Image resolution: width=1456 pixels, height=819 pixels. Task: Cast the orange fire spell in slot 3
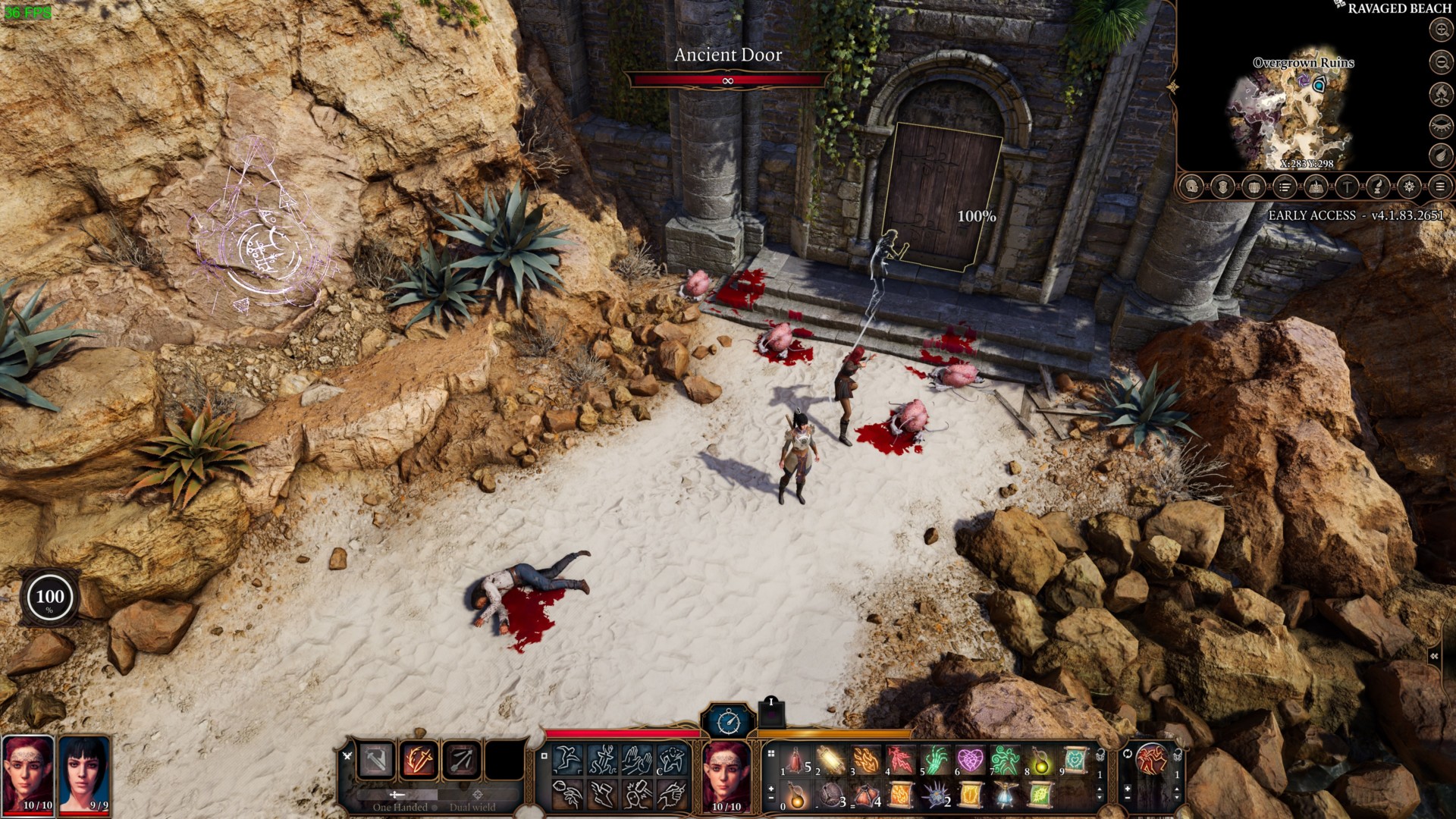pos(865,760)
